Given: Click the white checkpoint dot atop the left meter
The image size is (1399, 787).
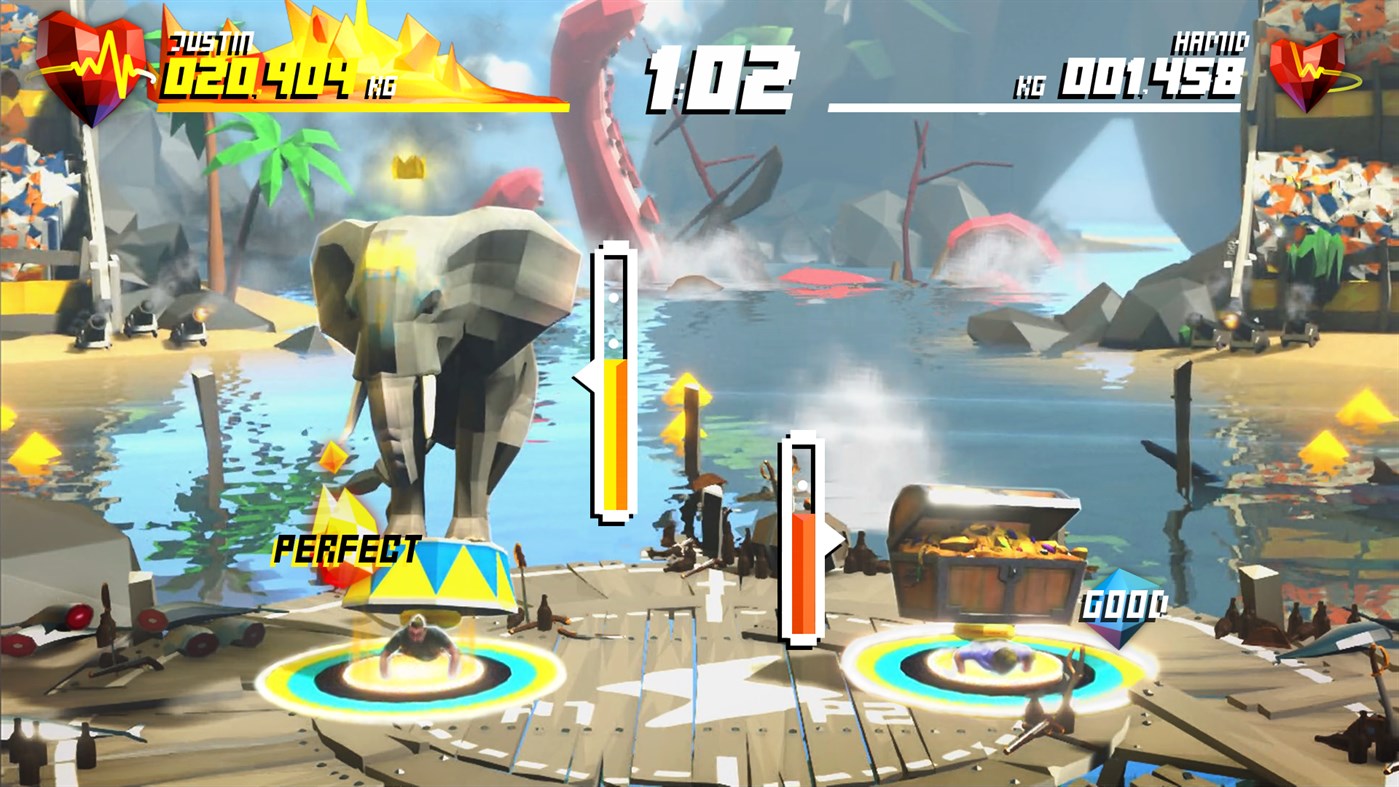Looking at the screenshot, I should [x=613, y=298].
